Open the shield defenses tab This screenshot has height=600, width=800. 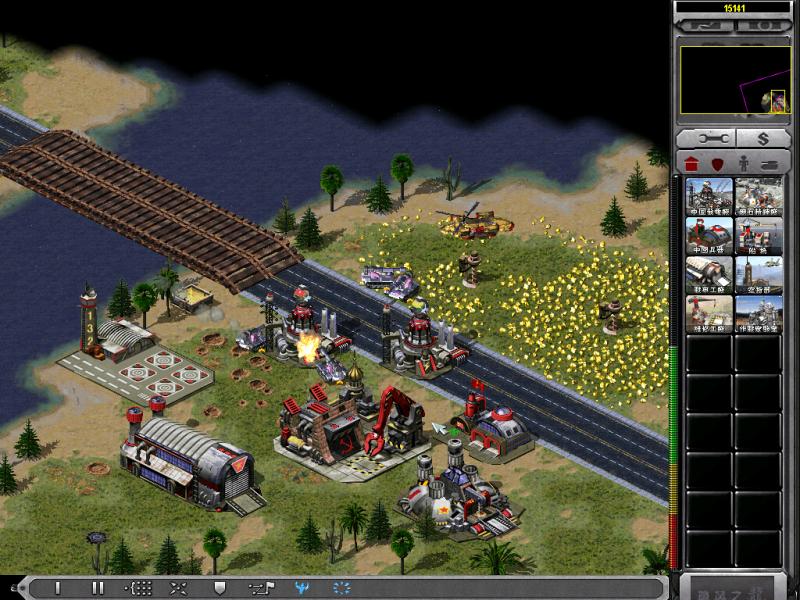click(x=717, y=163)
